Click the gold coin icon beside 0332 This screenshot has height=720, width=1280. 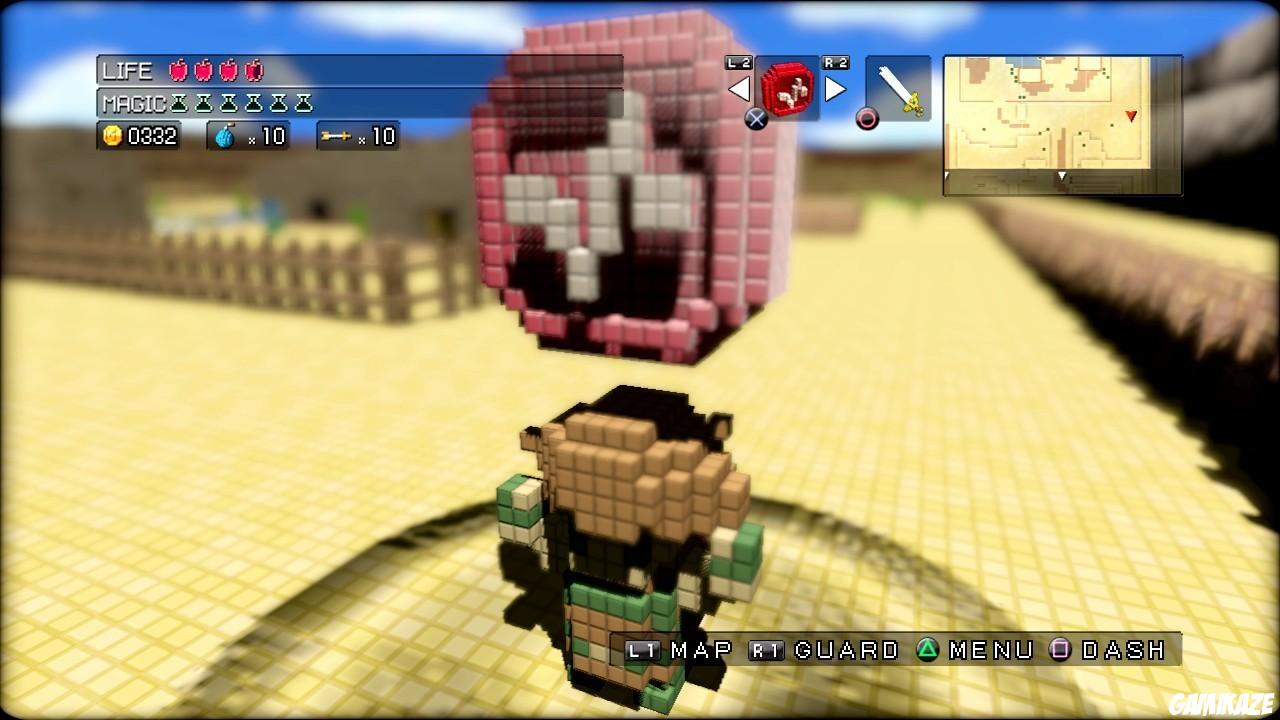113,136
